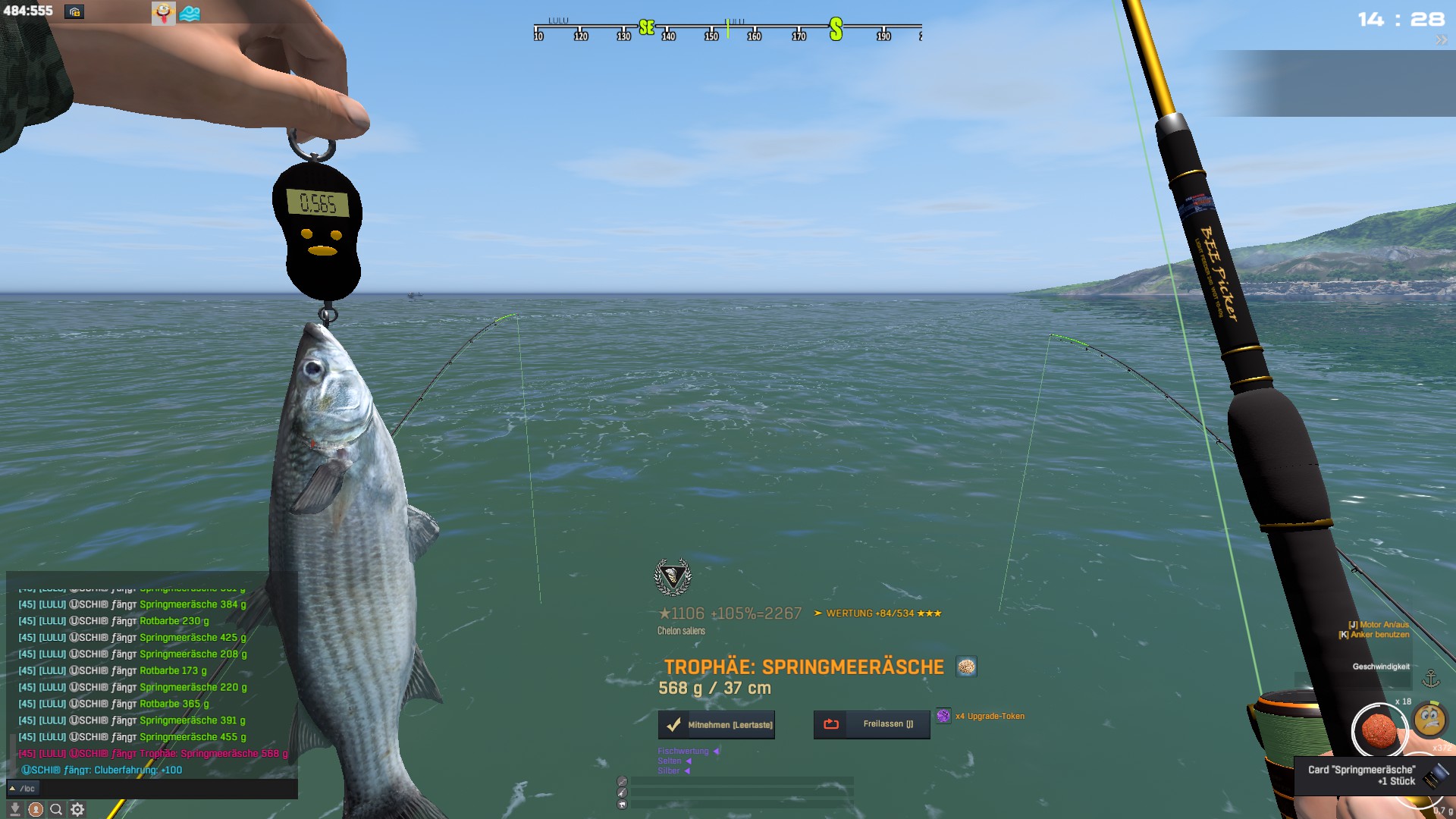Keep the fish with Mitnehmen

coord(716,725)
